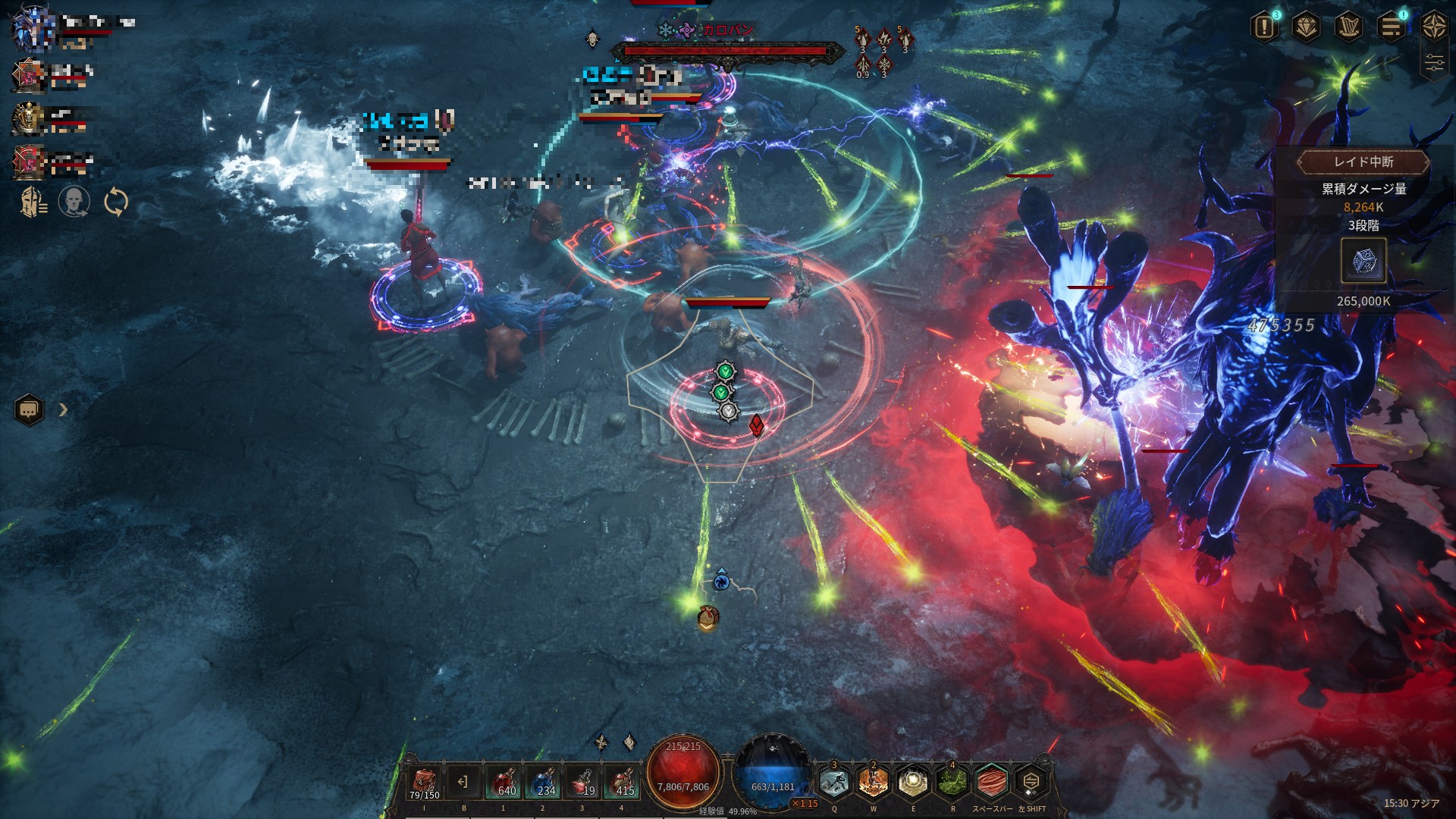Open the diamond shop icon

1307,28
